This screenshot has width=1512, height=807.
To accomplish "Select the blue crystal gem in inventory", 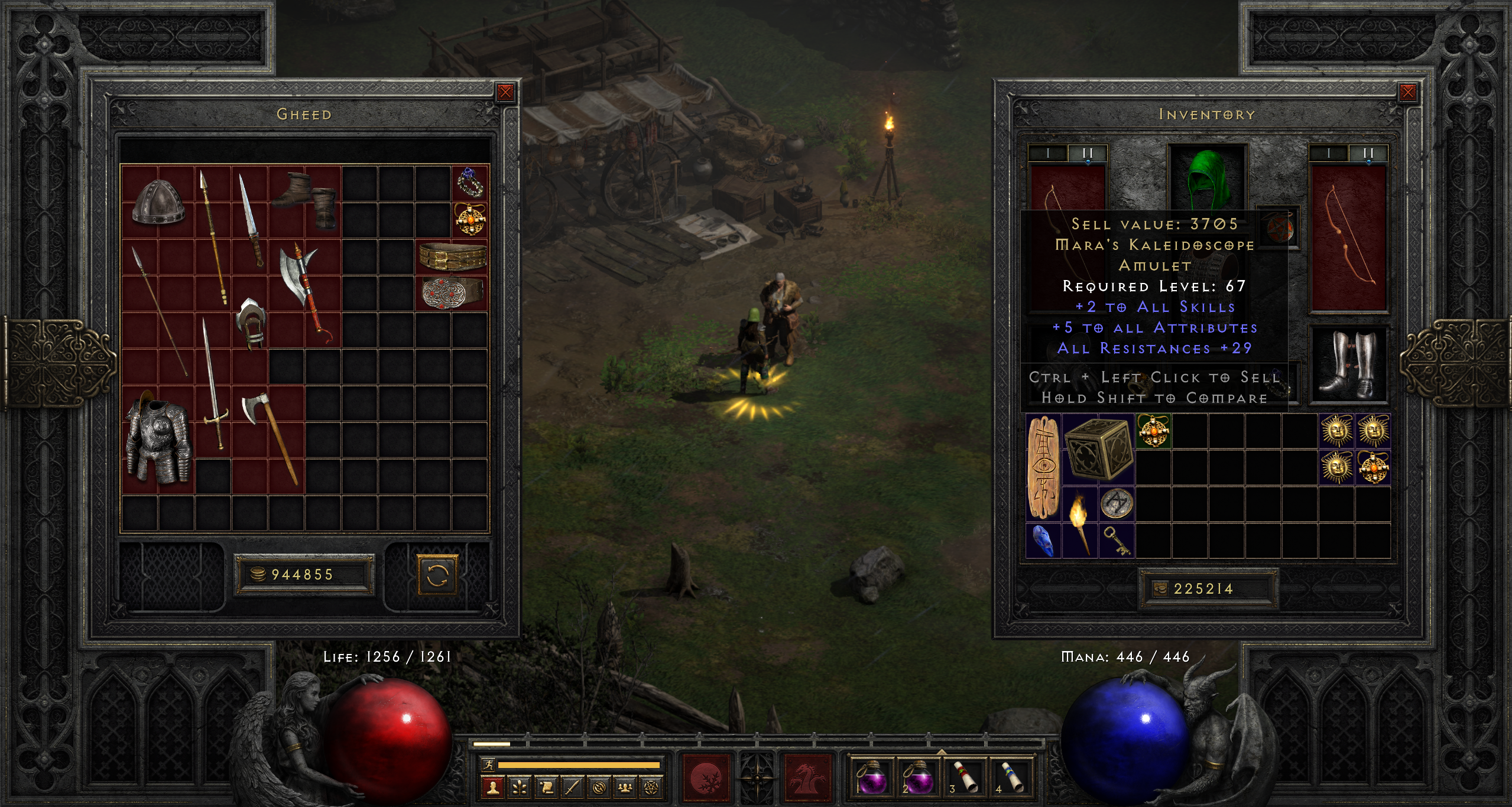I will [1043, 541].
